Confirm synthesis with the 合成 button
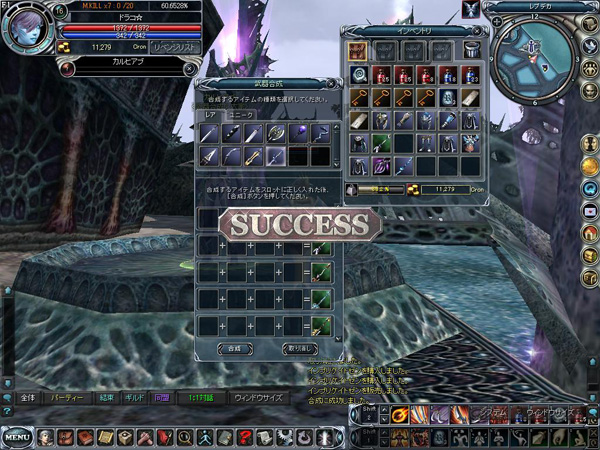The width and height of the screenshot is (600, 450). coord(235,348)
